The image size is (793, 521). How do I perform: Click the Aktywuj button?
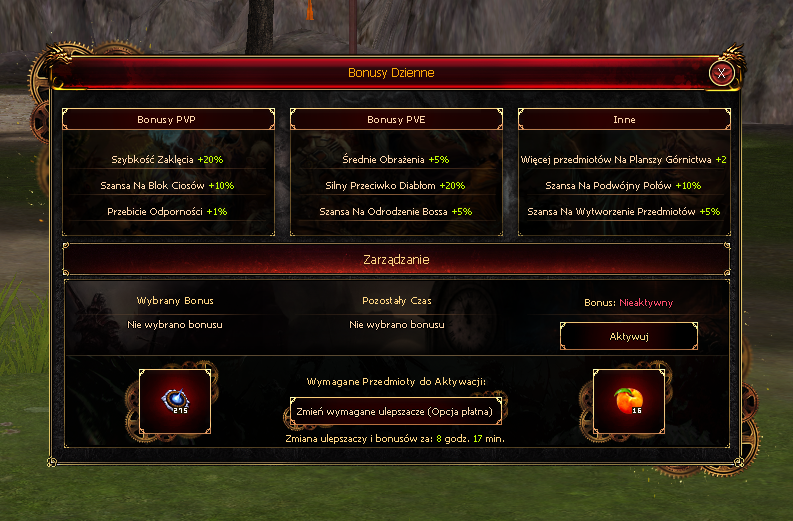point(629,336)
